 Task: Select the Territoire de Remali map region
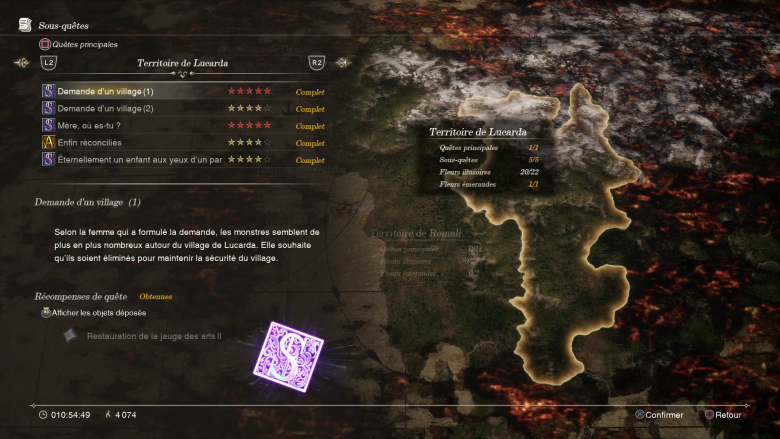pos(417,234)
